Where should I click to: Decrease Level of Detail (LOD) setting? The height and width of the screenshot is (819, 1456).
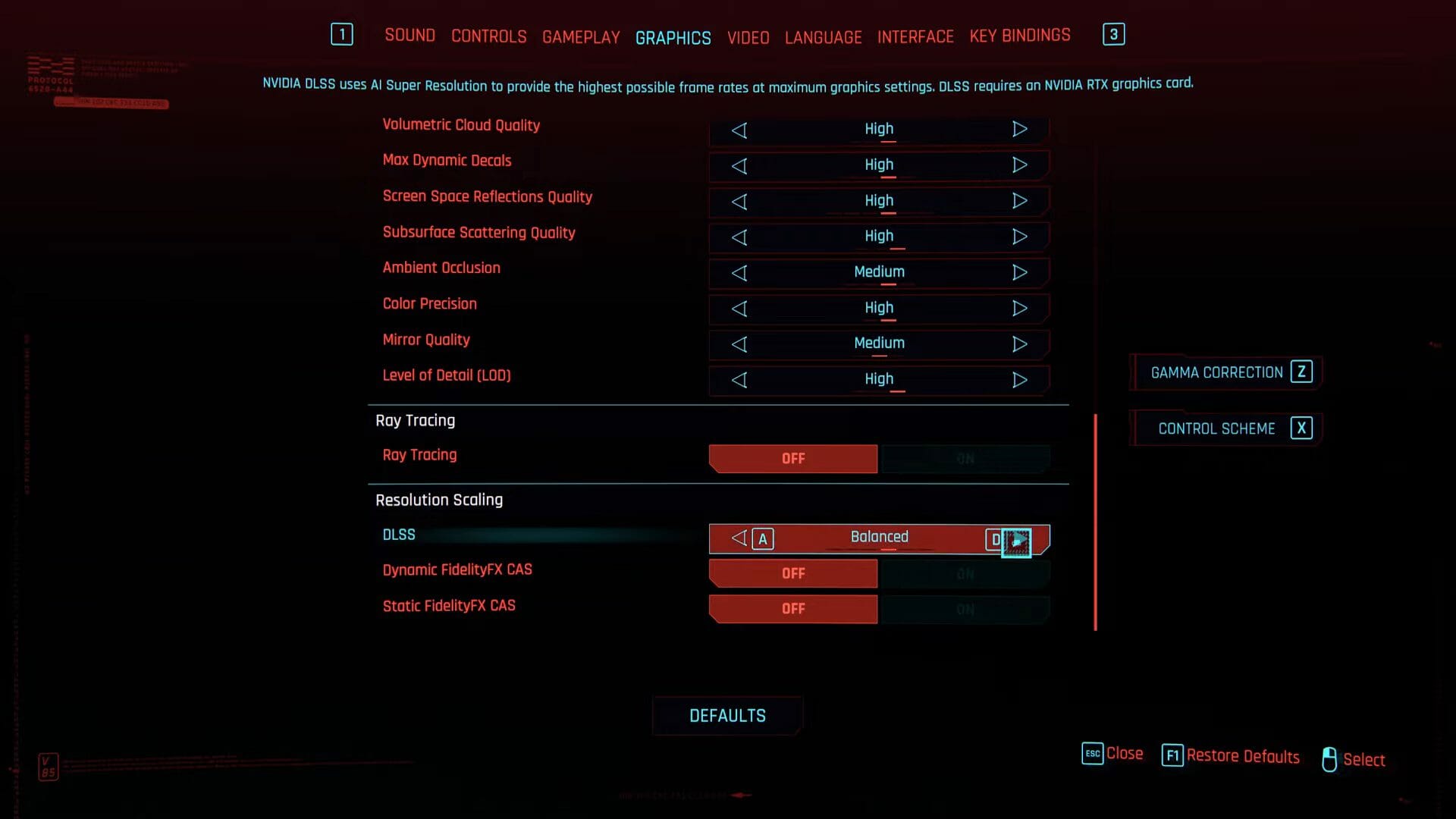click(x=739, y=380)
